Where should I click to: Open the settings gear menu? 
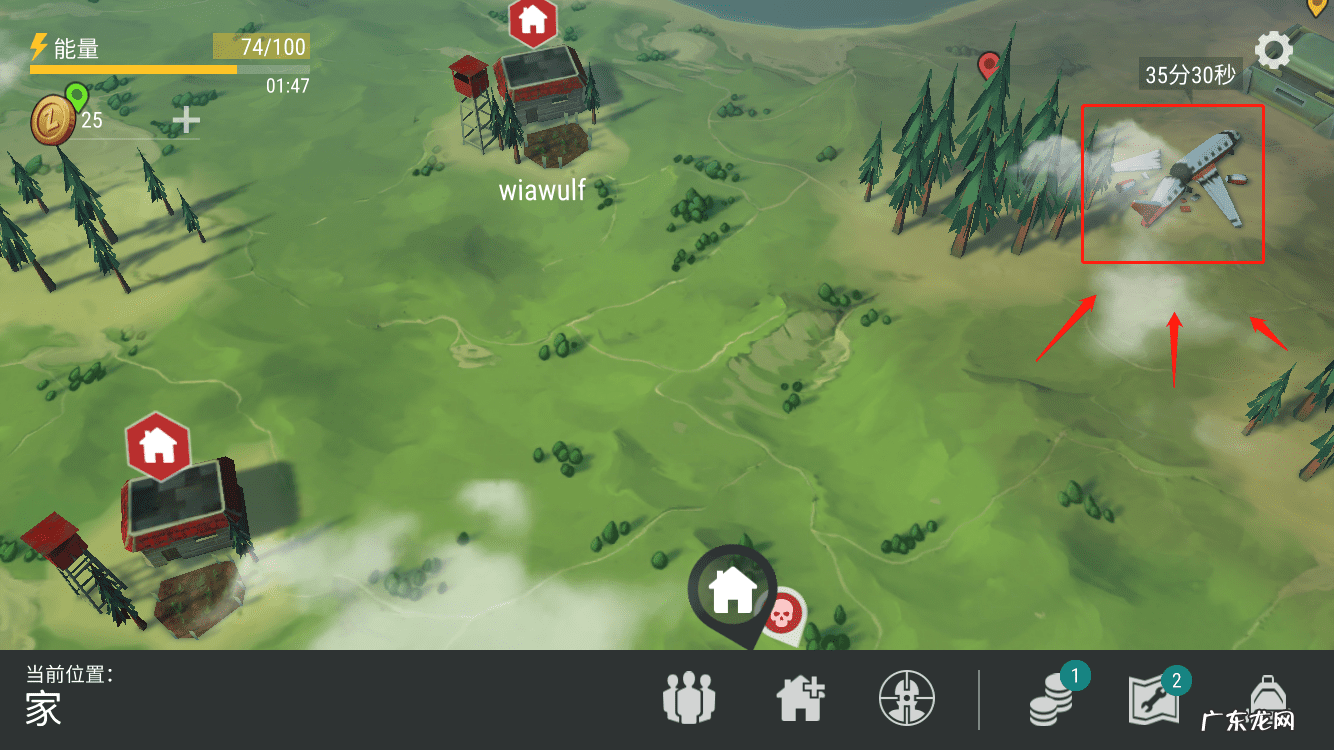1273,50
